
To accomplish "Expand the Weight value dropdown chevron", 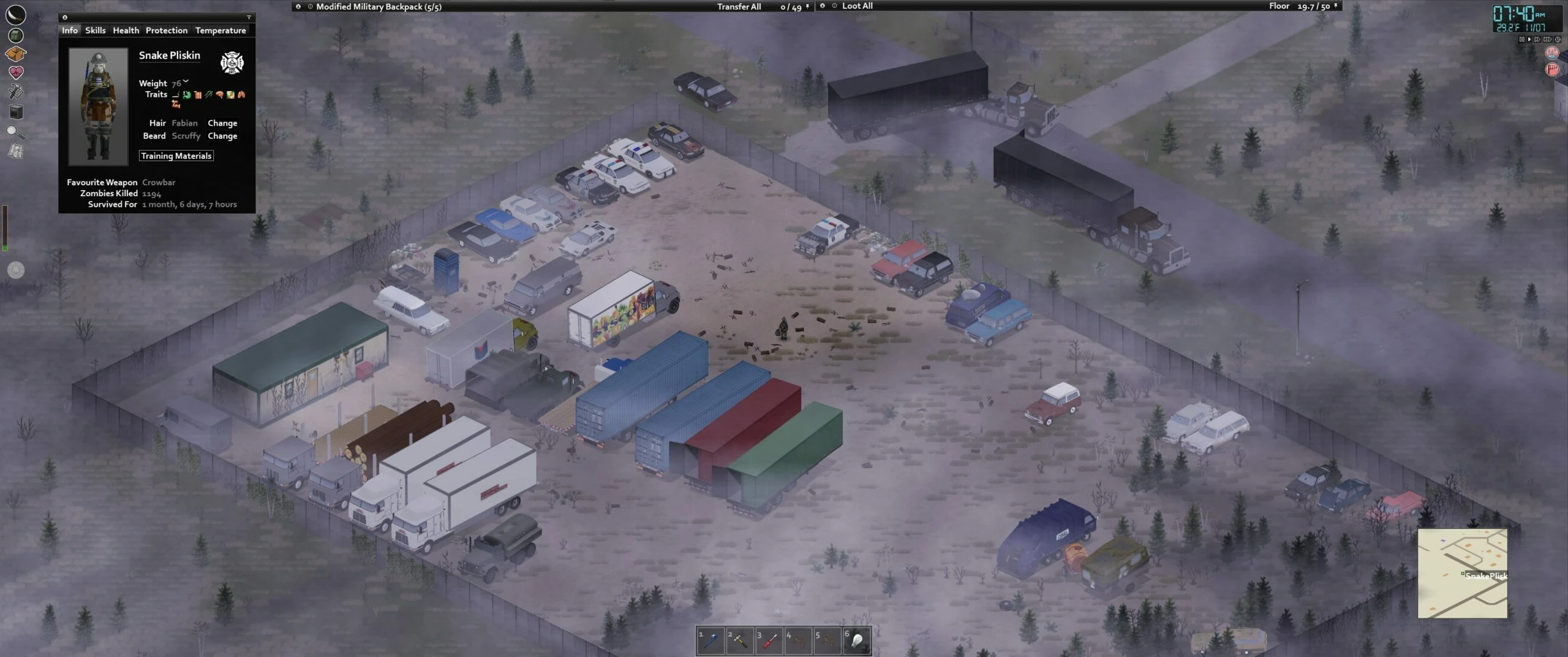I will pyautogui.click(x=186, y=81).
